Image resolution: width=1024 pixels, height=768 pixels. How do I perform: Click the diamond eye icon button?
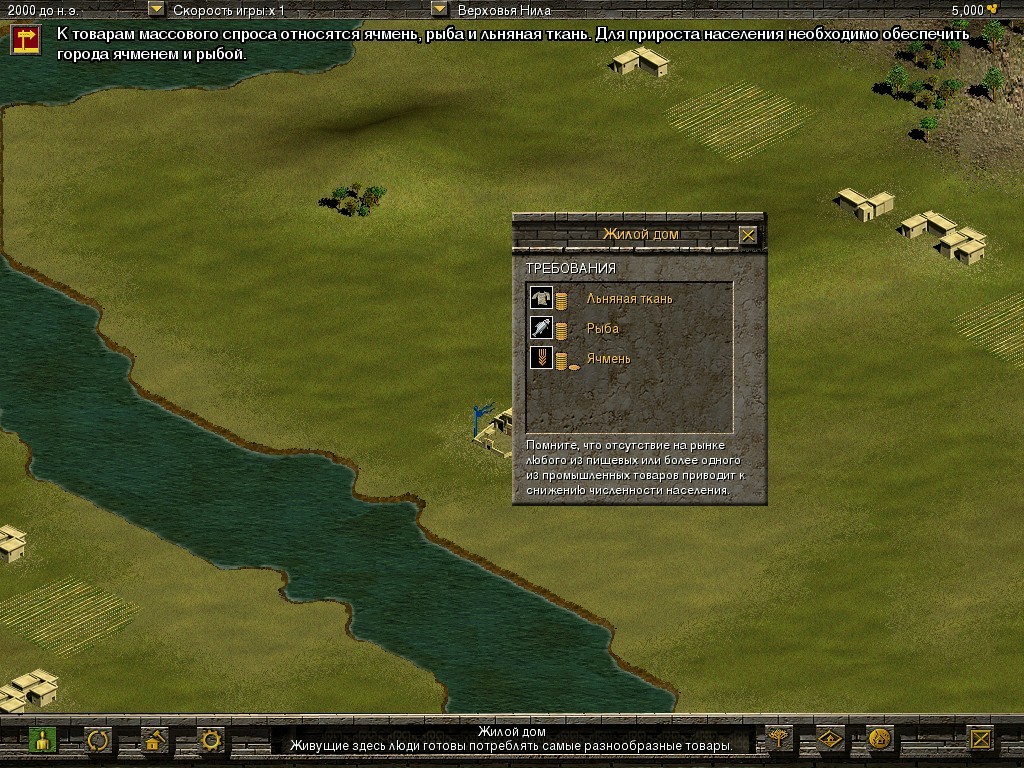tap(829, 739)
